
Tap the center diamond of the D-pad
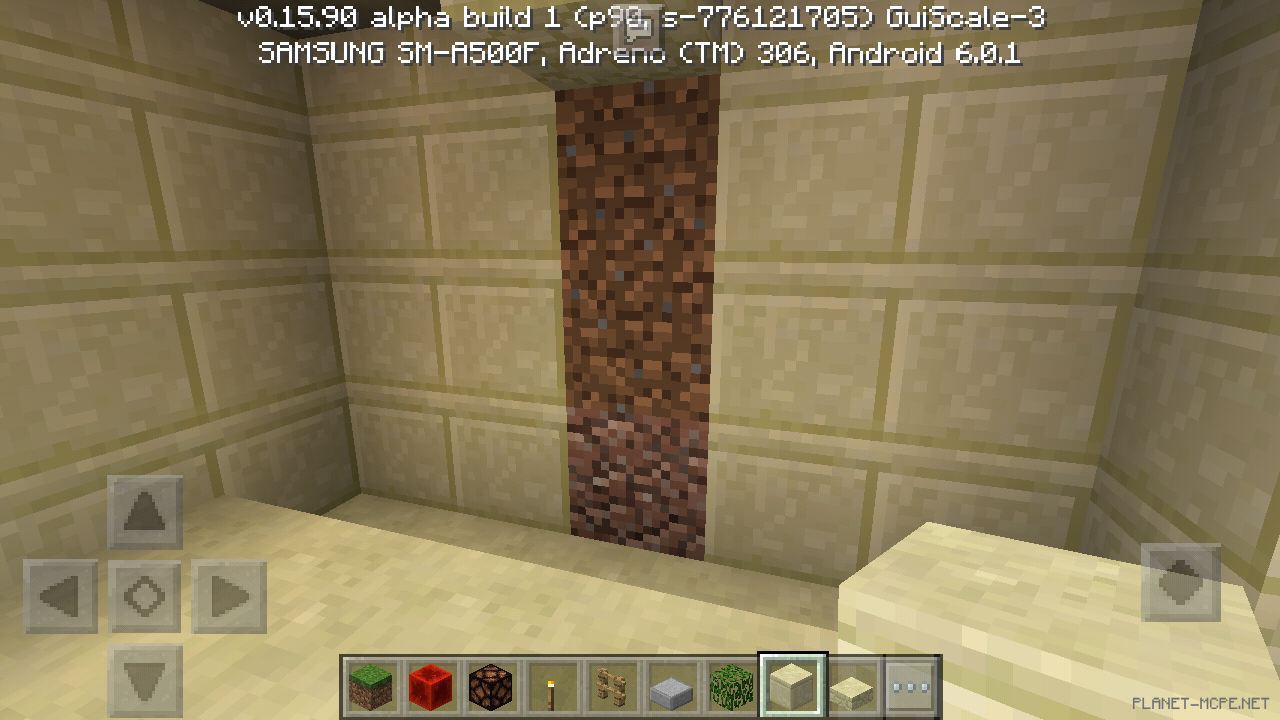144,594
